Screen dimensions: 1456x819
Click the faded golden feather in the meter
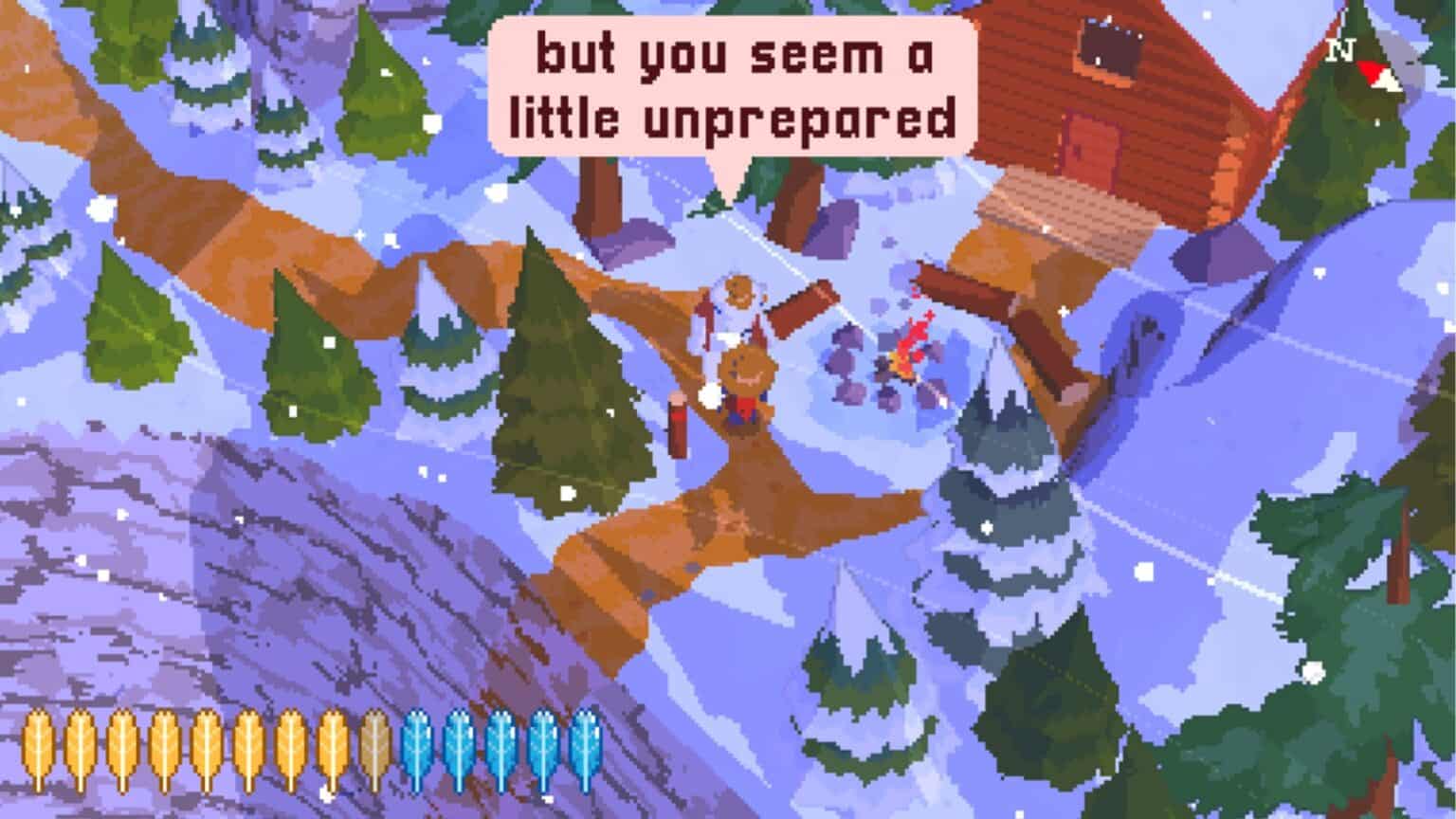coord(374,745)
